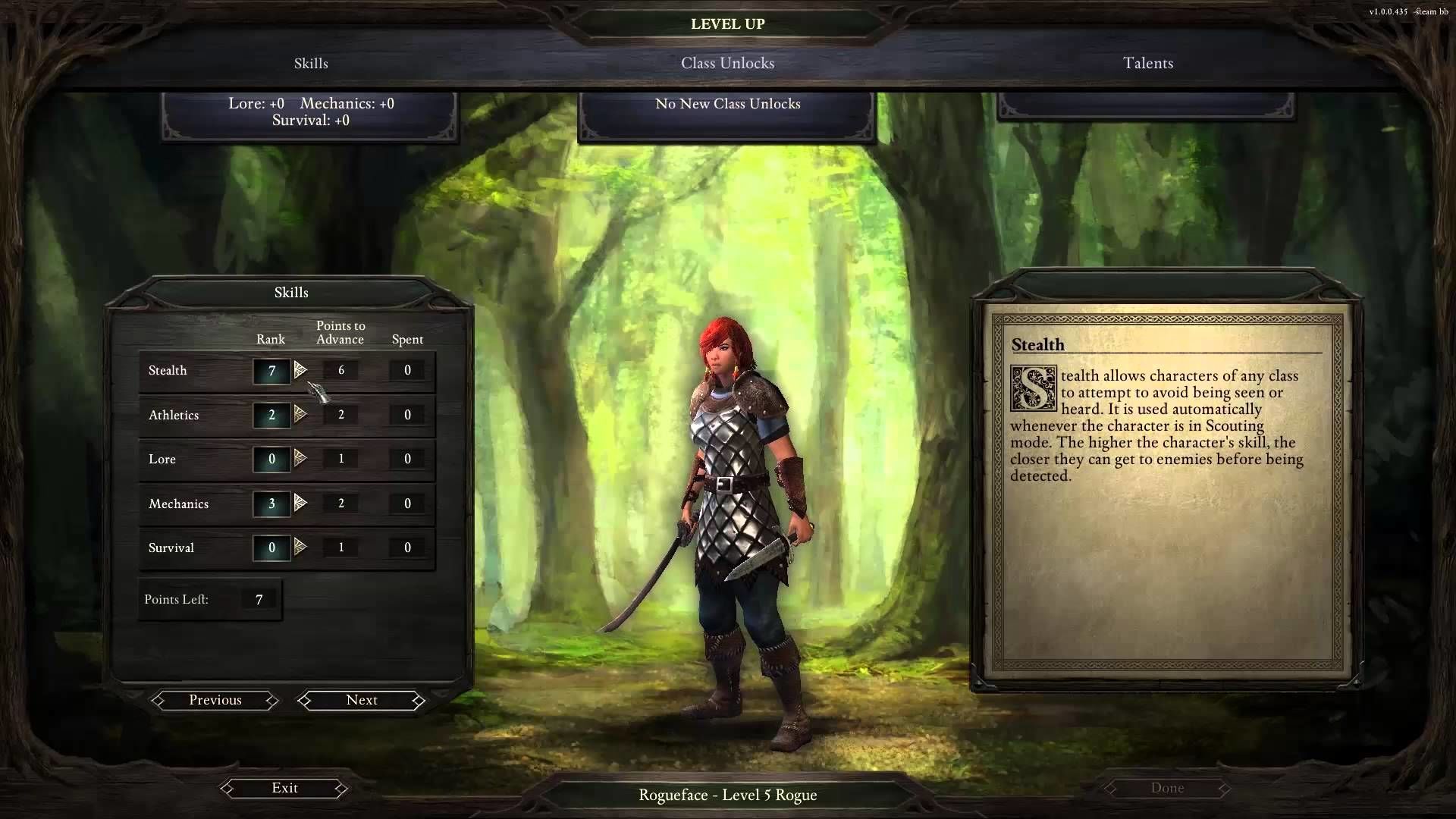Increase the Stealth skill rank

[300, 370]
